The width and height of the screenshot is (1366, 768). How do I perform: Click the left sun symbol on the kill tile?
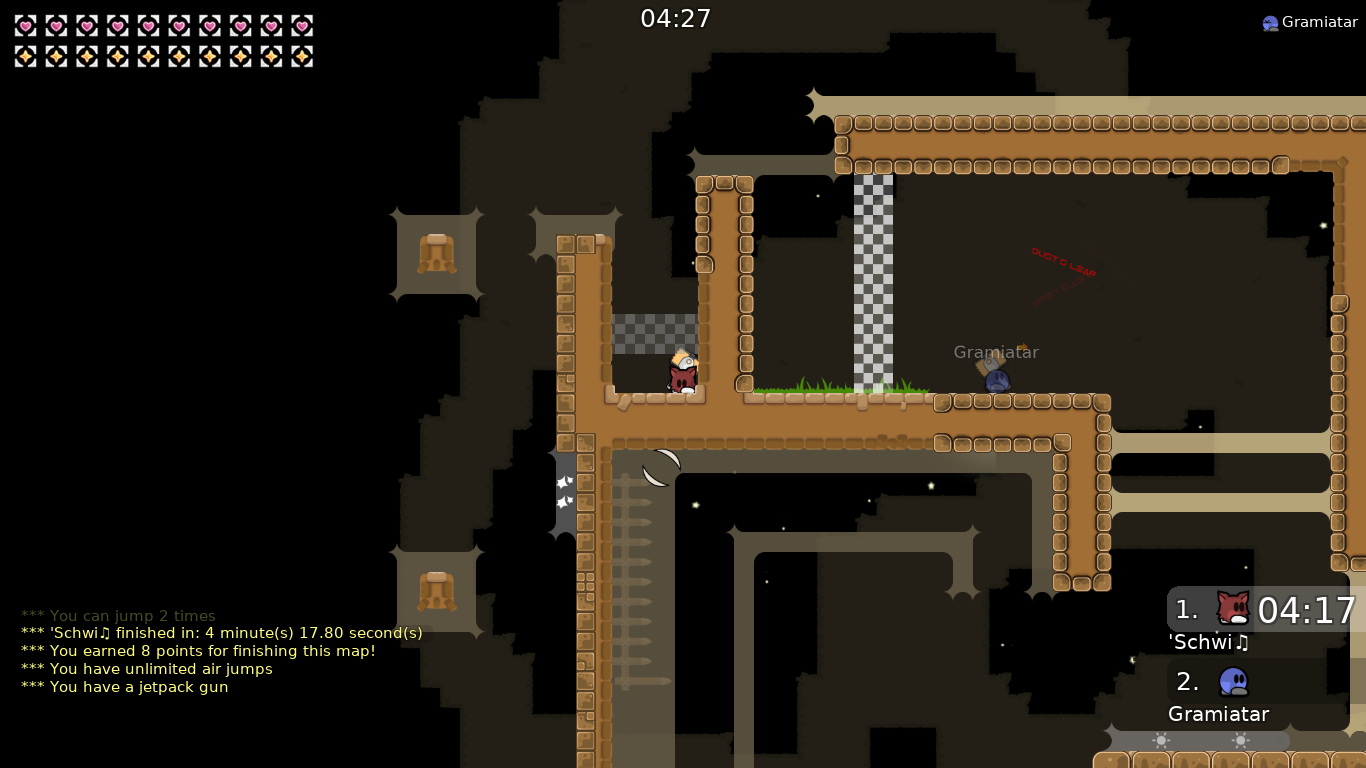pos(1160,738)
